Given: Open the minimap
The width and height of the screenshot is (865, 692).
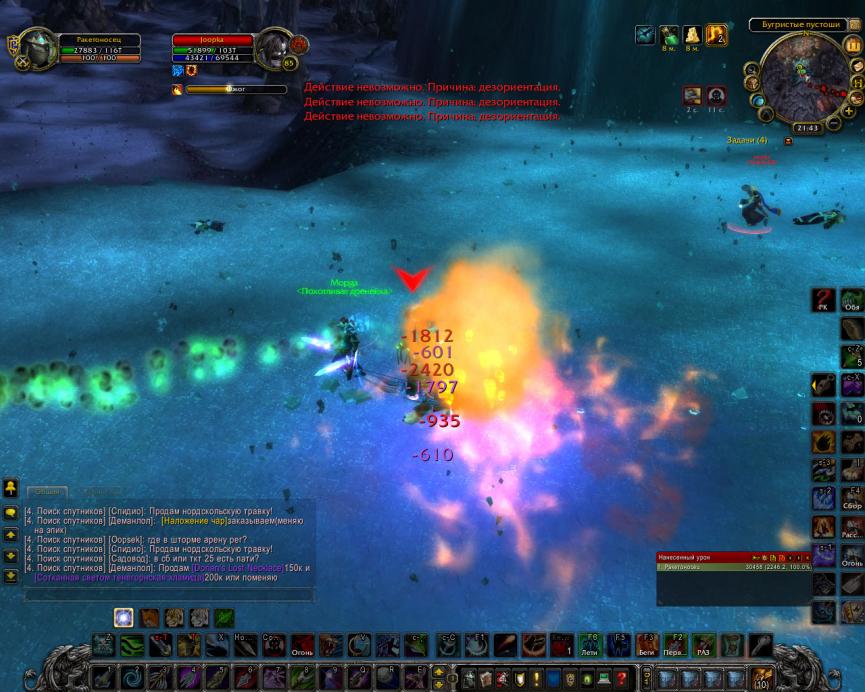Looking at the screenshot, I should pyautogui.click(x=798, y=80).
